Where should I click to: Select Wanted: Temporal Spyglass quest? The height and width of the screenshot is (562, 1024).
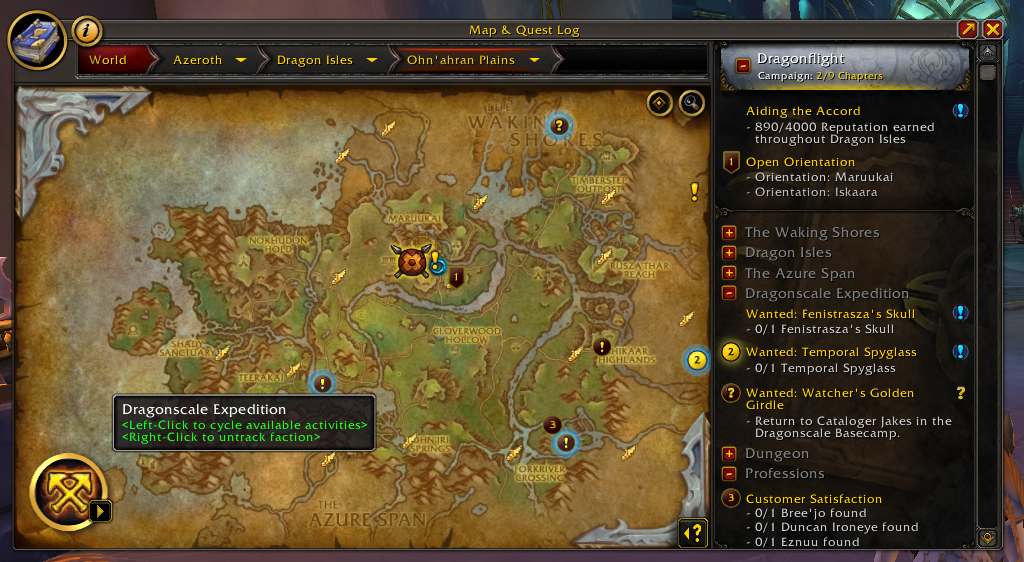[830, 352]
